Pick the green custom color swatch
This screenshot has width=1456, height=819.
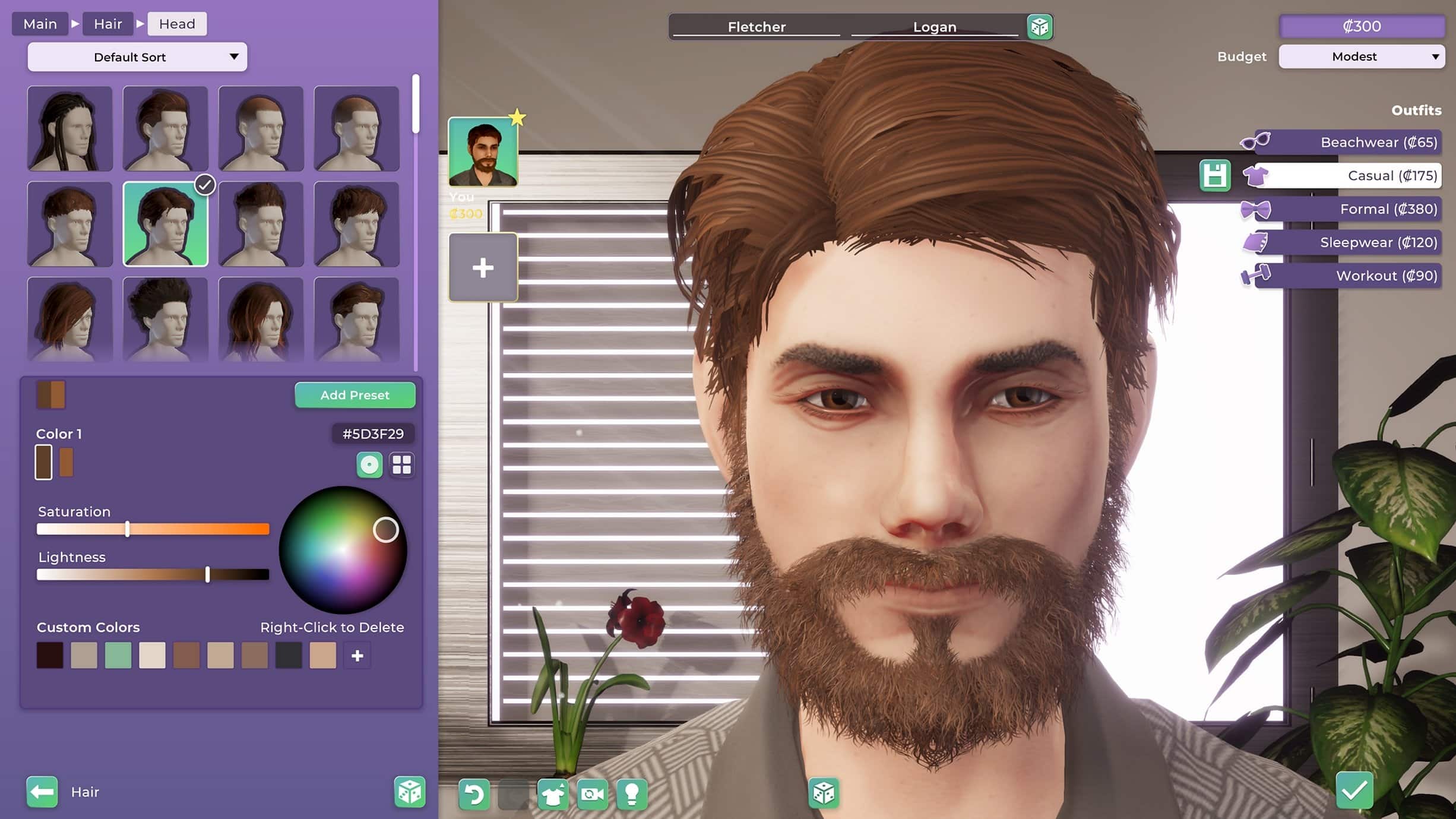(x=118, y=656)
